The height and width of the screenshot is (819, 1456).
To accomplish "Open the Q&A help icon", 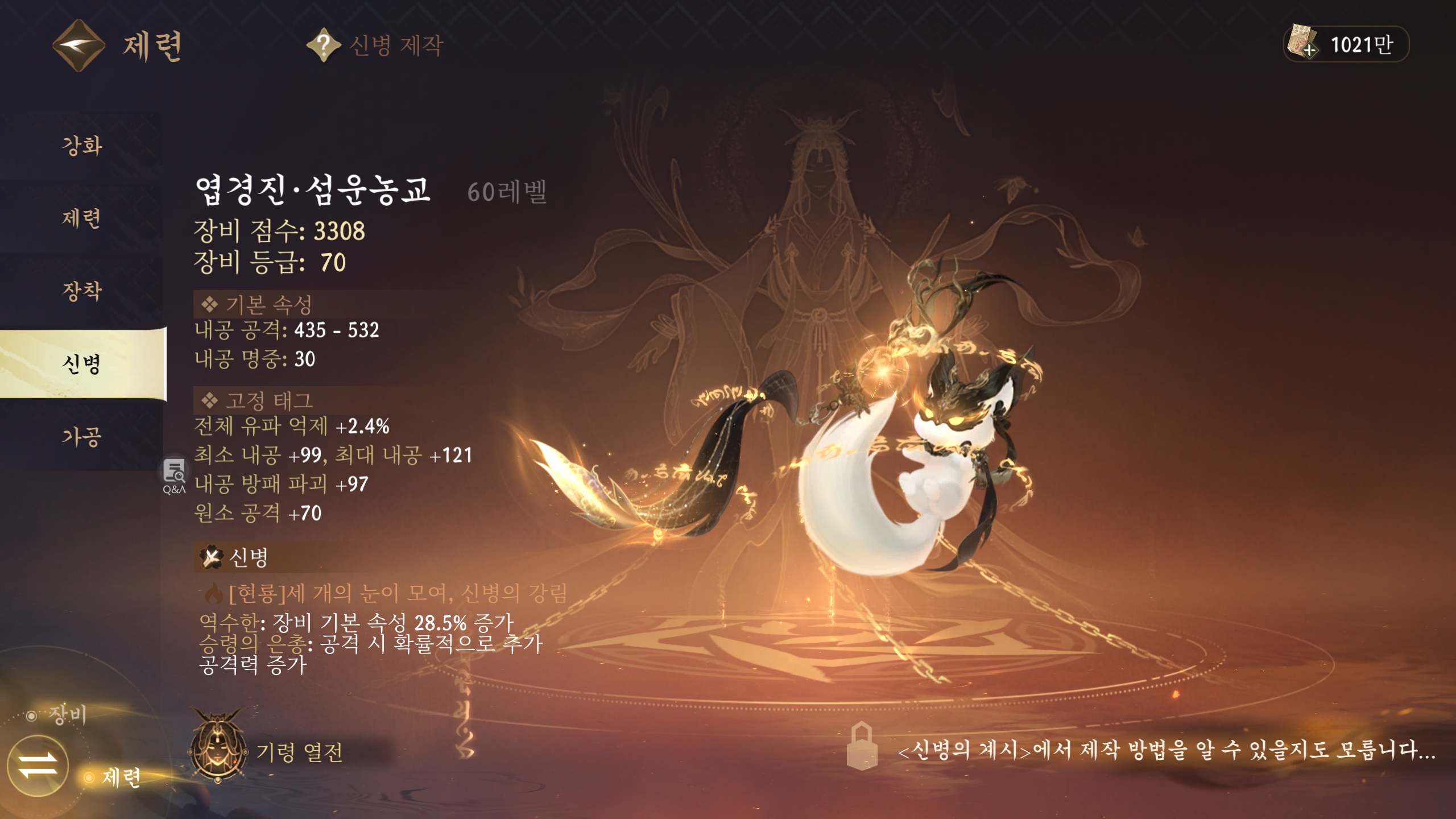I will tap(174, 476).
